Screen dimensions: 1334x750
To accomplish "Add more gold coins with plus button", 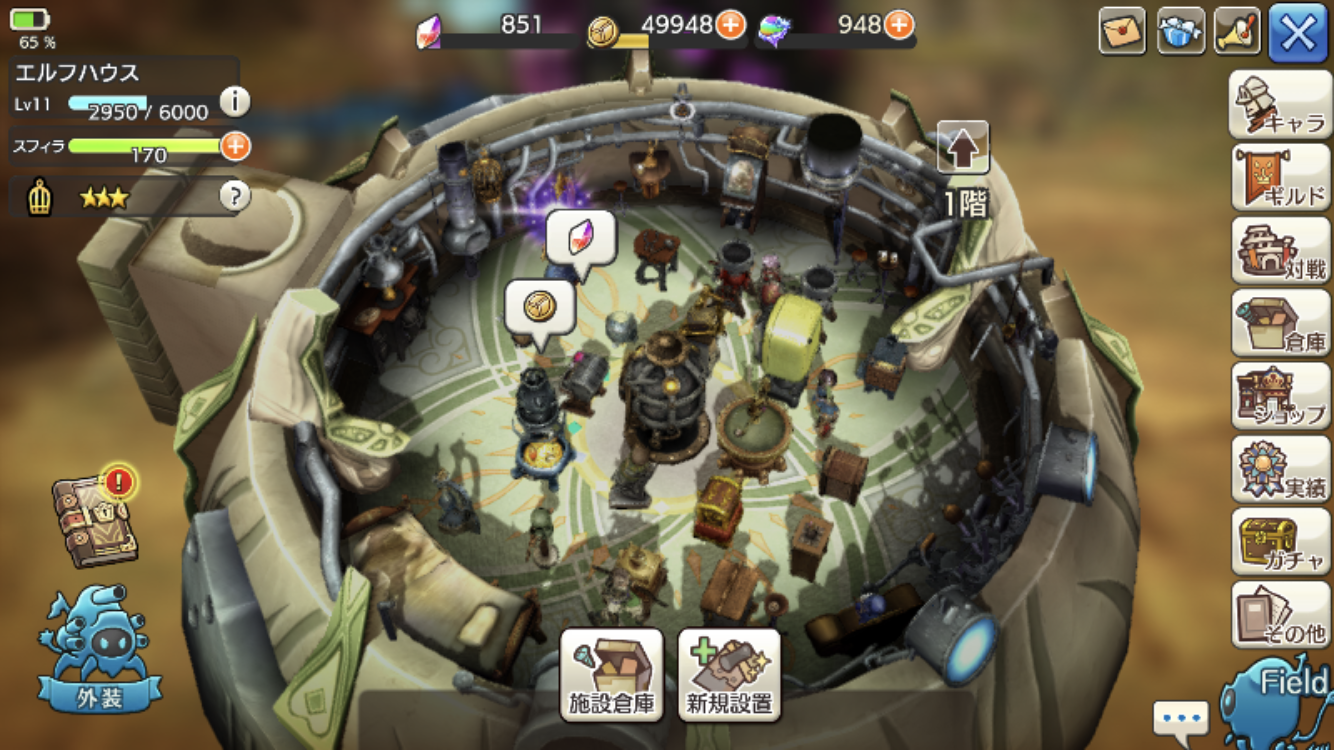I will [x=730, y=24].
